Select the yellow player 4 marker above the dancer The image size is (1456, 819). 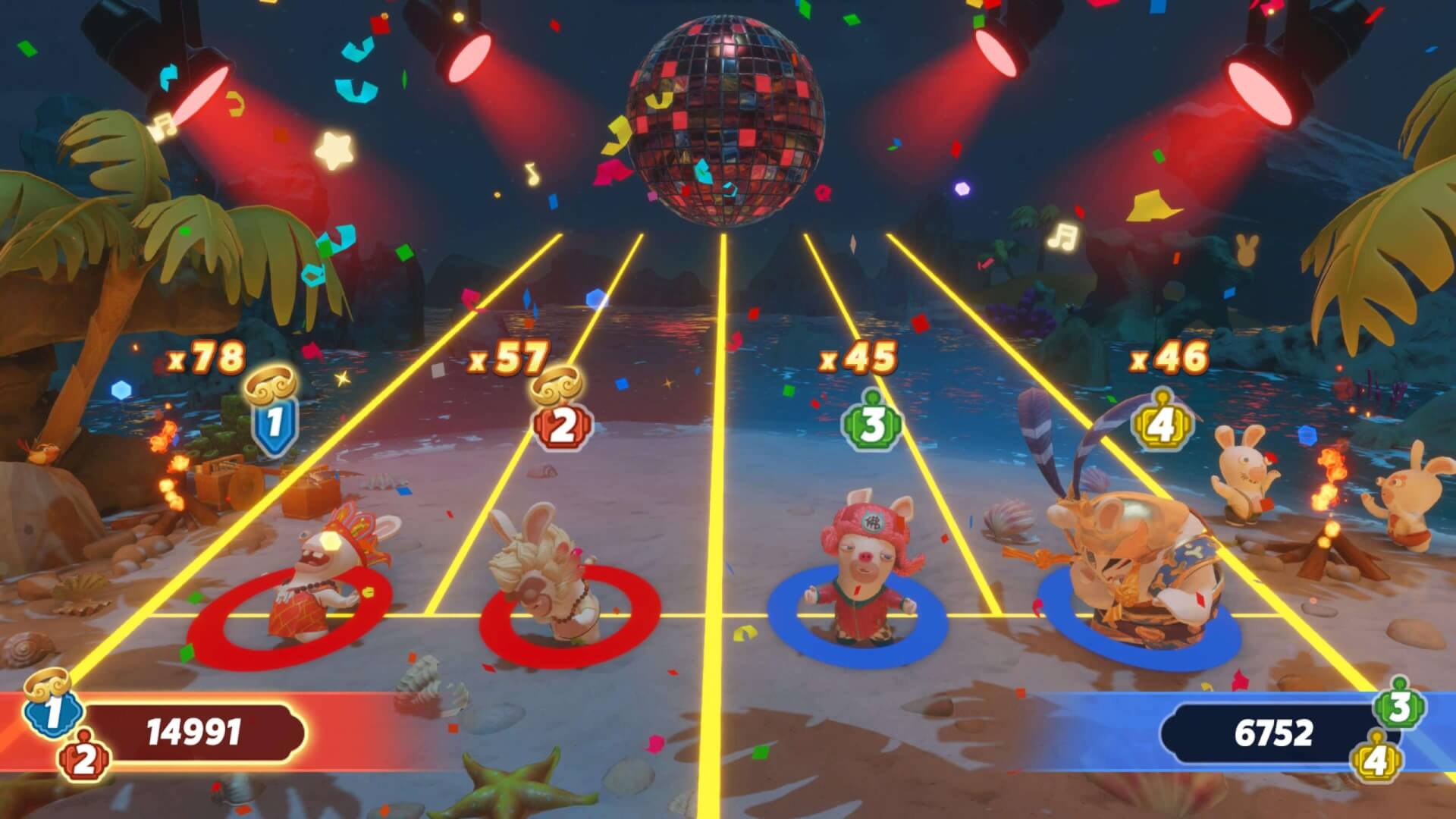1160,426
